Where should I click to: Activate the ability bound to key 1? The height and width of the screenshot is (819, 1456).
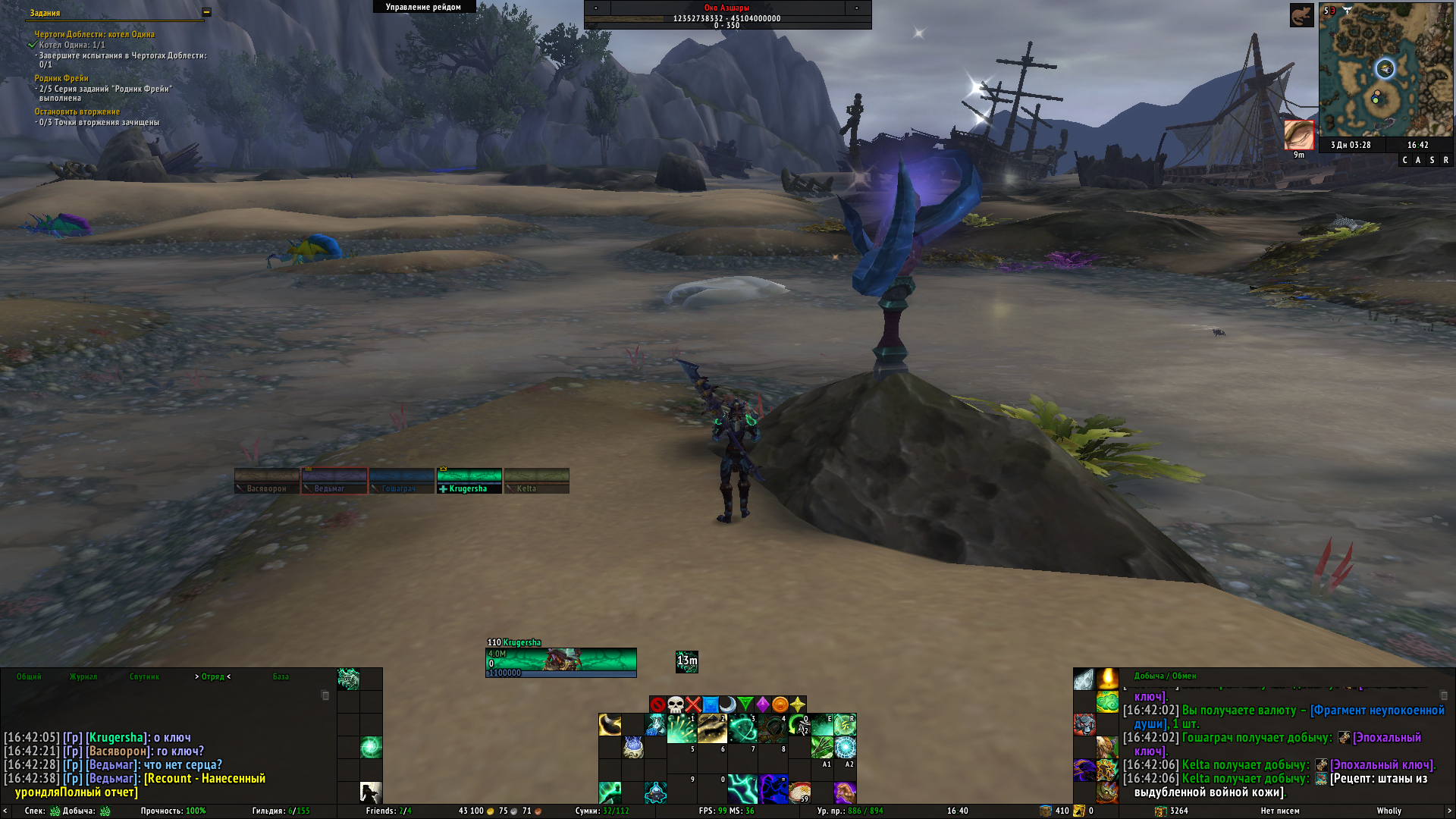pos(682,726)
